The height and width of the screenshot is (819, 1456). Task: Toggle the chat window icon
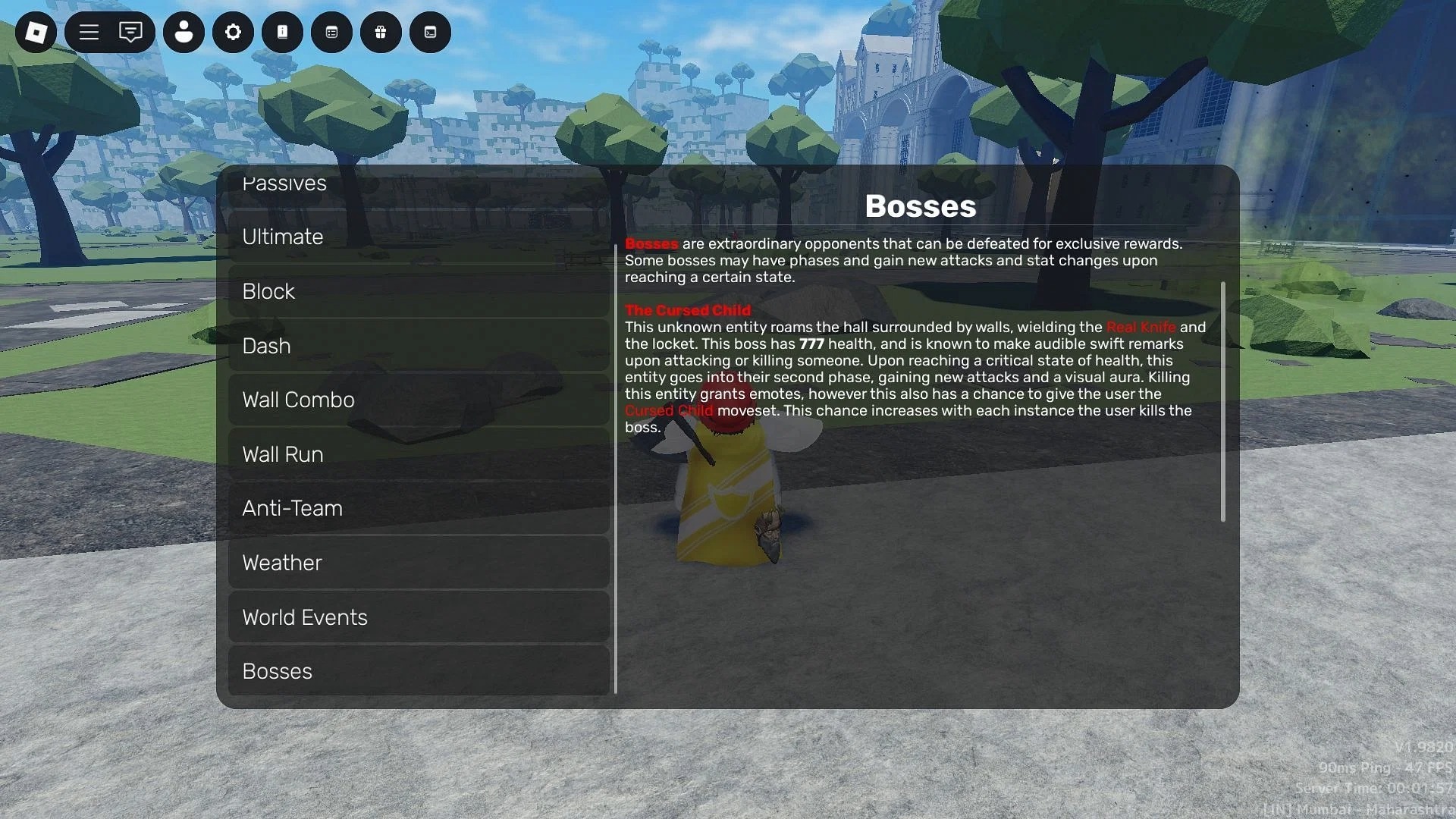[130, 32]
